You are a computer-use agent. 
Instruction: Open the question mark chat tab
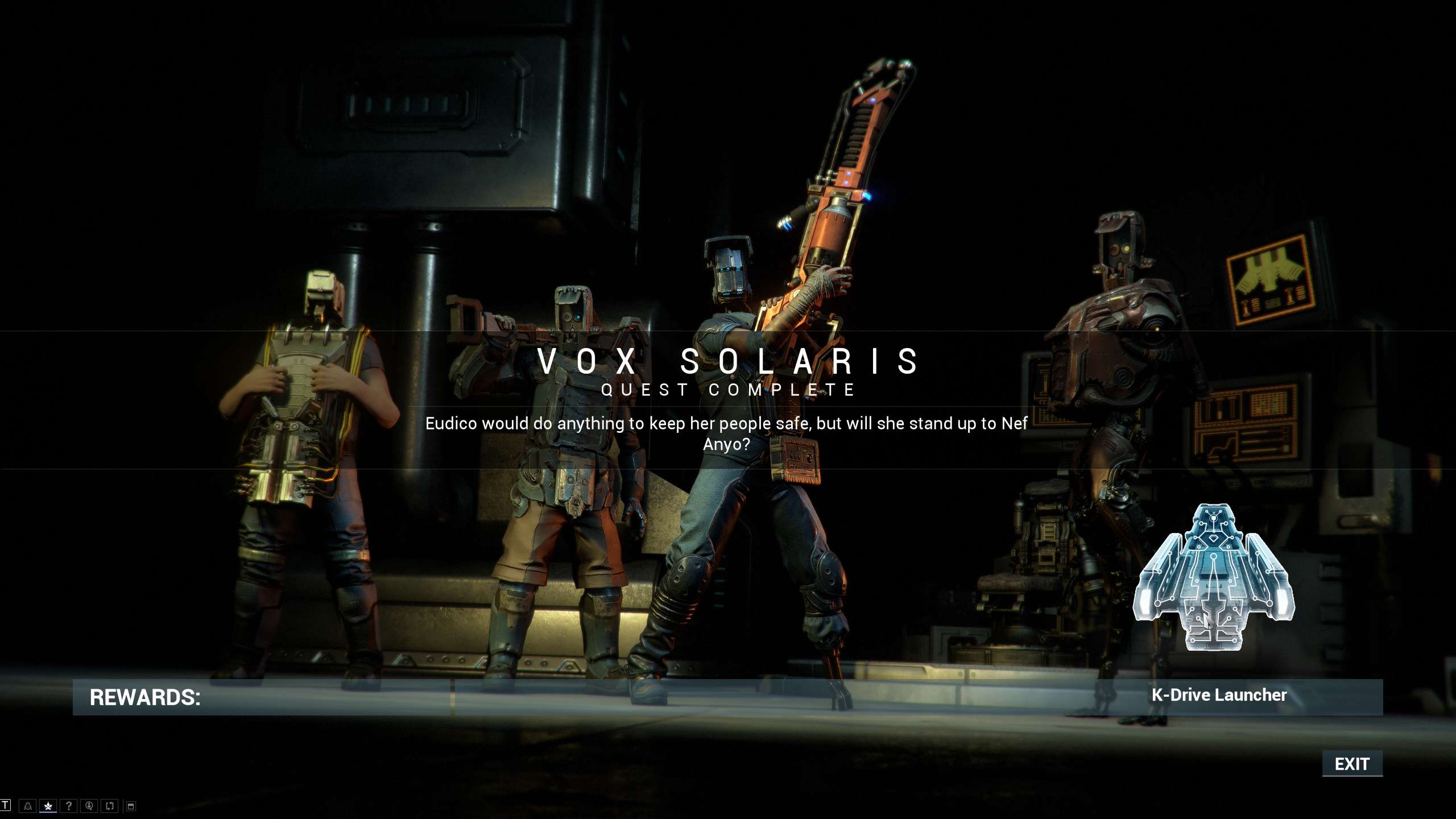(x=69, y=806)
